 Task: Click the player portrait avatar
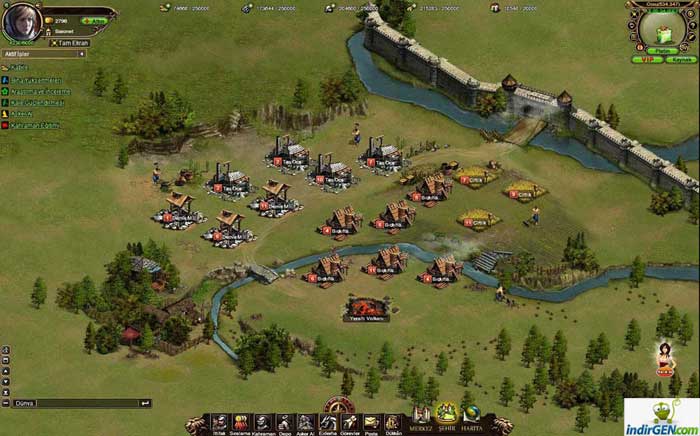tap(22, 22)
